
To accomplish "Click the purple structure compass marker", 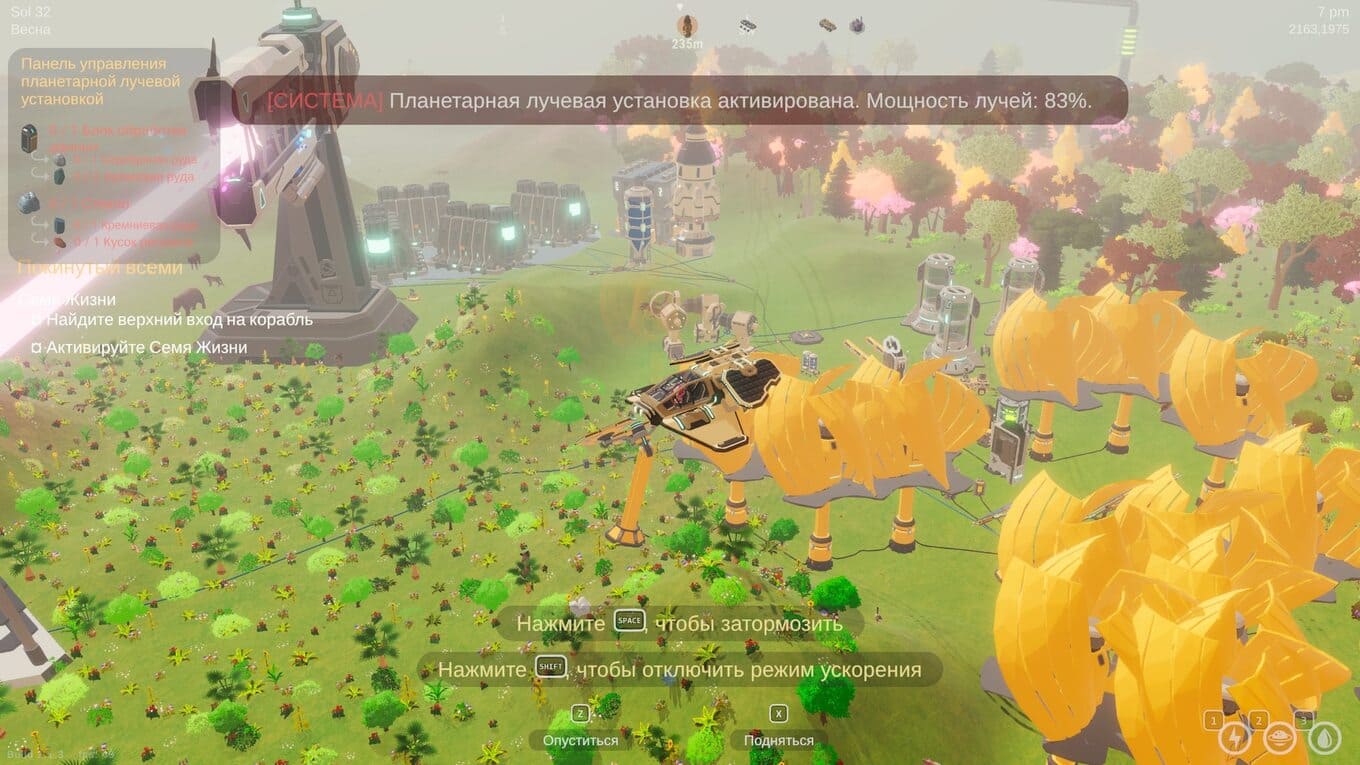I will click(x=857, y=25).
